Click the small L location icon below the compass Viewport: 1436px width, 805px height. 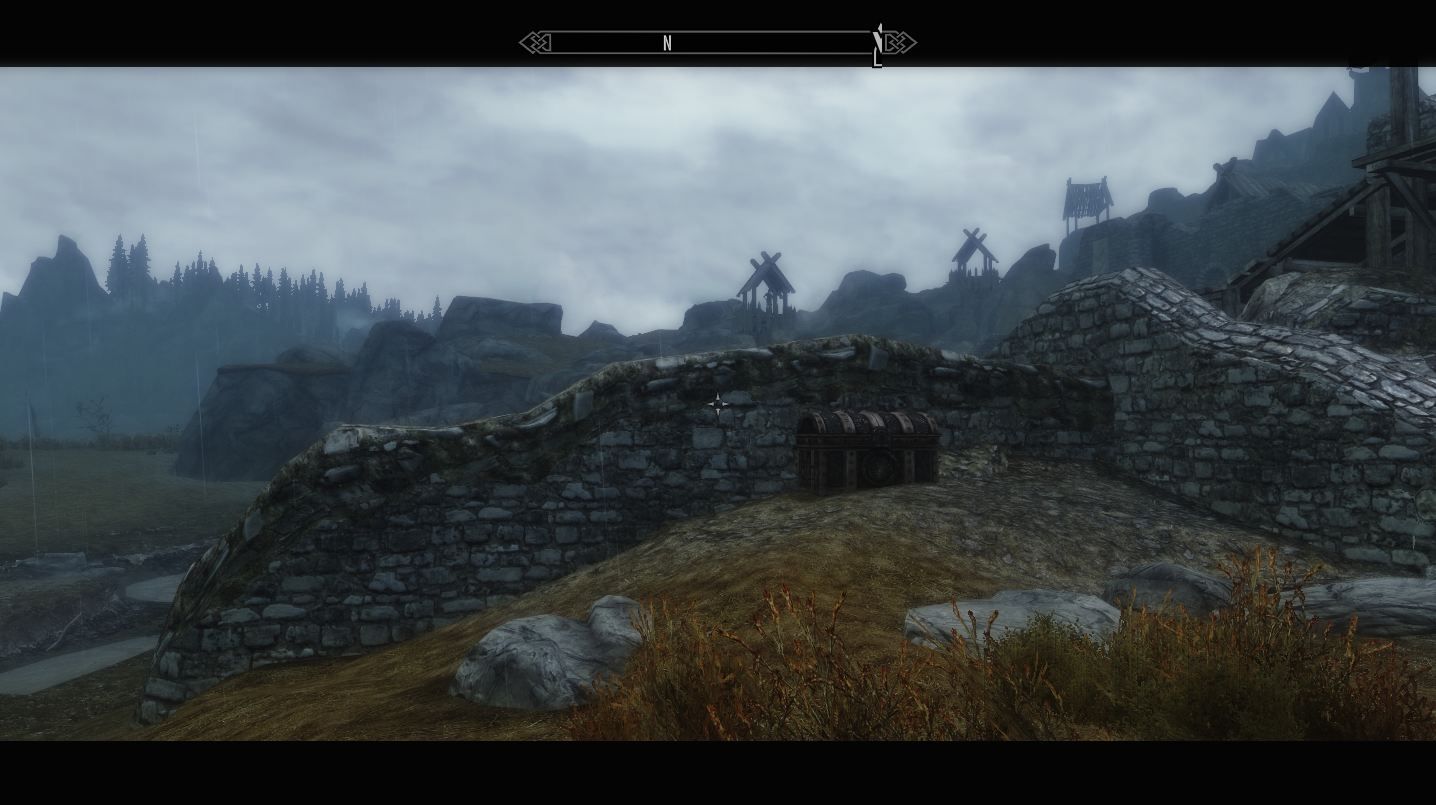(x=877, y=58)
